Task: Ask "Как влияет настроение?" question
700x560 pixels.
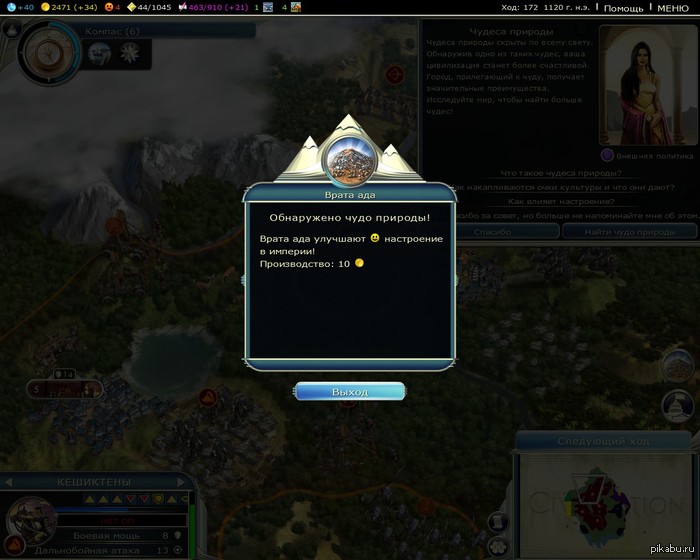Action: tap(560, 201)
